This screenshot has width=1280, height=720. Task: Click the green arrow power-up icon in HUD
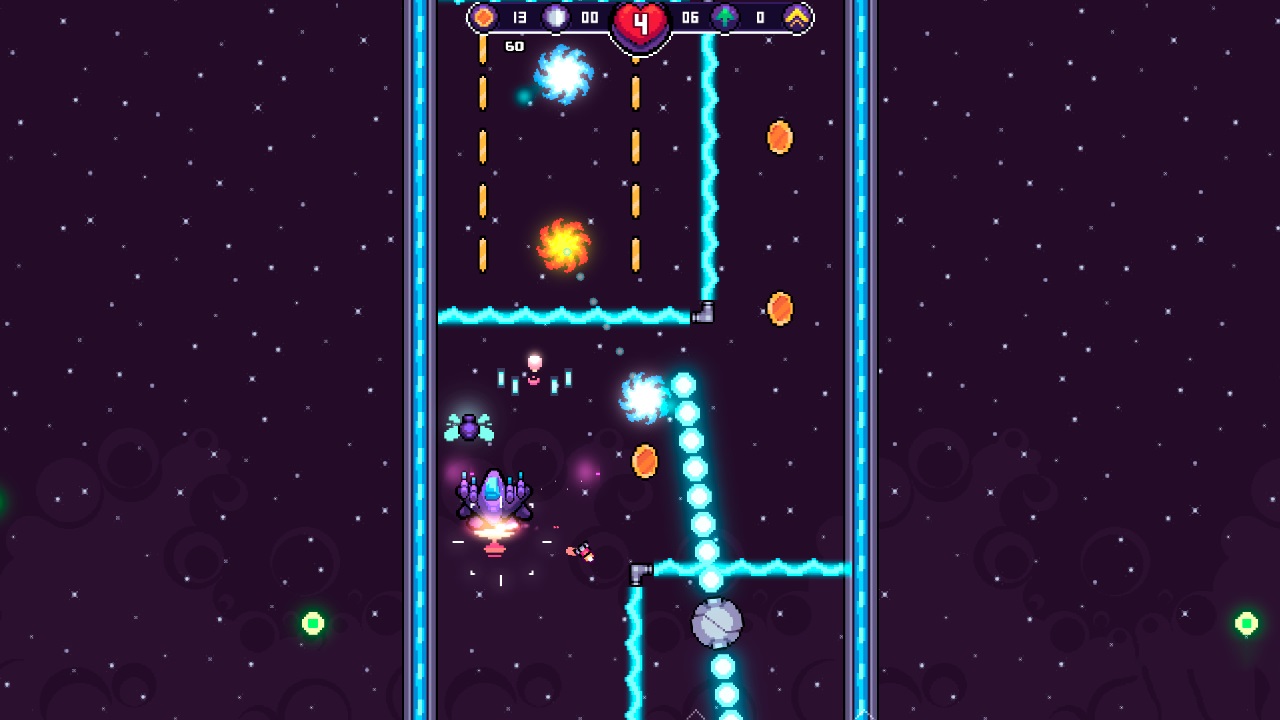coord(723,17)
